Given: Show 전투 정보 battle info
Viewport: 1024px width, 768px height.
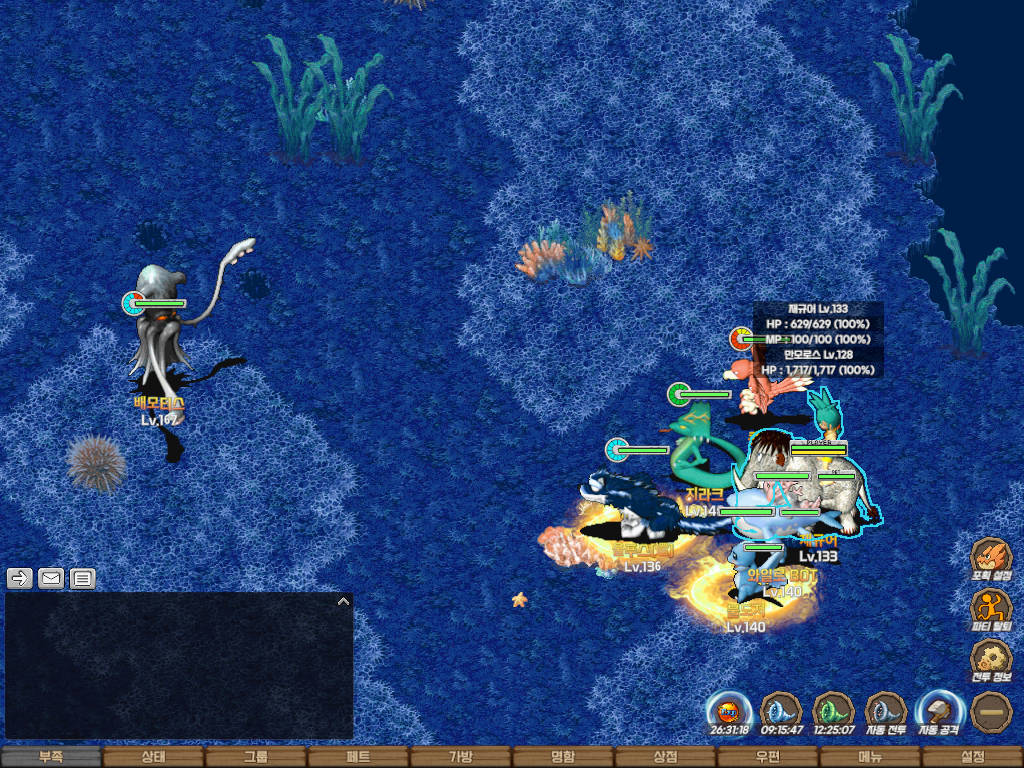Looking at the screenshot, I should (x=991, y=660).
